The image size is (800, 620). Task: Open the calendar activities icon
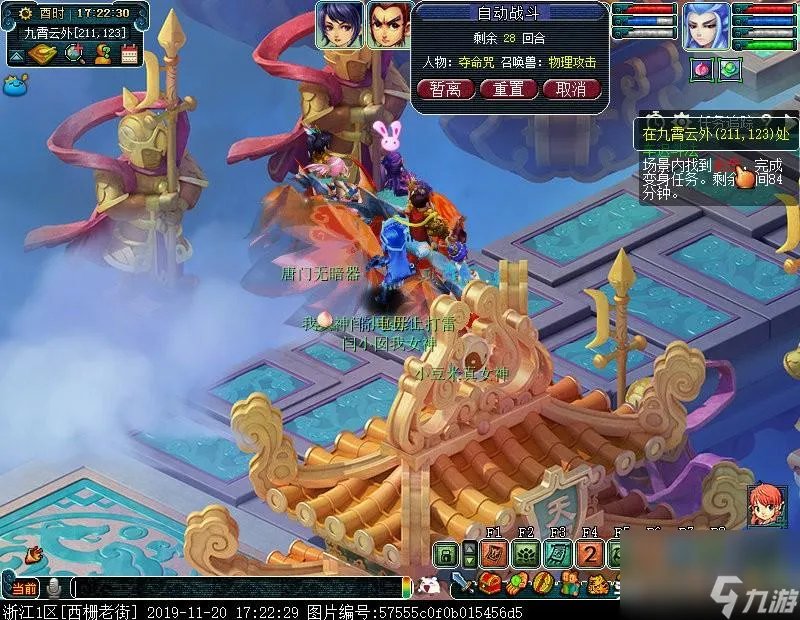pyautogui.click(x=129, y=54)
